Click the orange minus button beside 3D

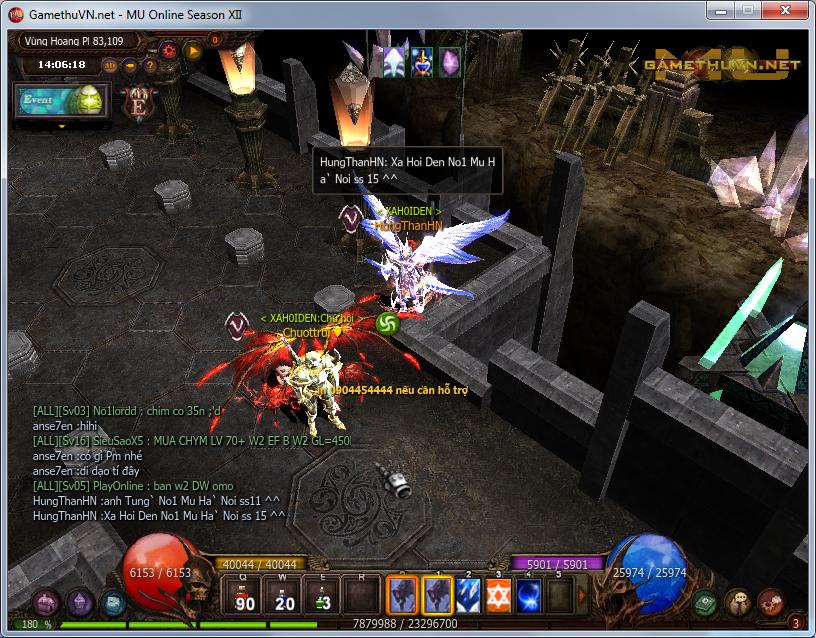coord(131,66)
